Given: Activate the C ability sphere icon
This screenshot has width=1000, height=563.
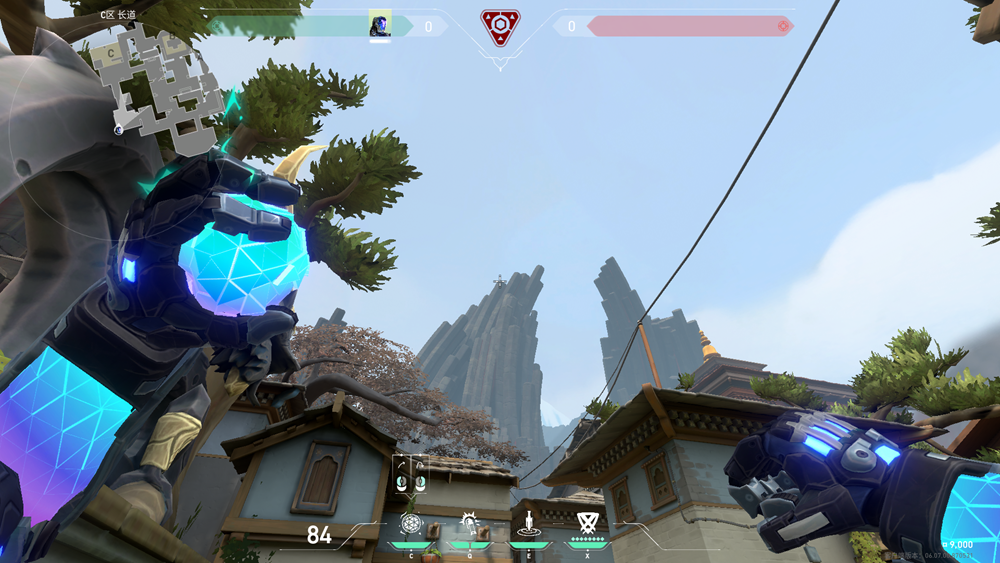Looking at the screenshot, I should pos(411,522).
